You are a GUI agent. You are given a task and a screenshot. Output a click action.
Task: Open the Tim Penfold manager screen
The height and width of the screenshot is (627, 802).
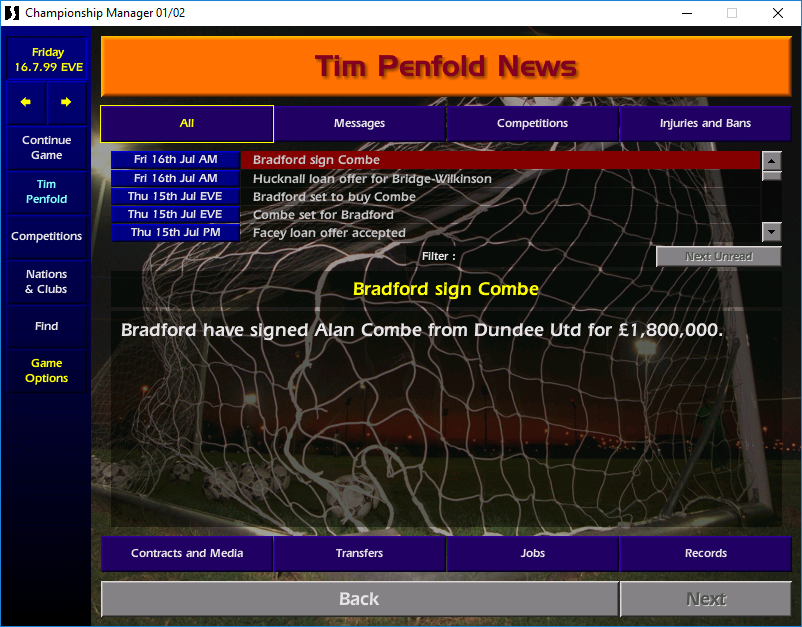click(x=47, y=191)
